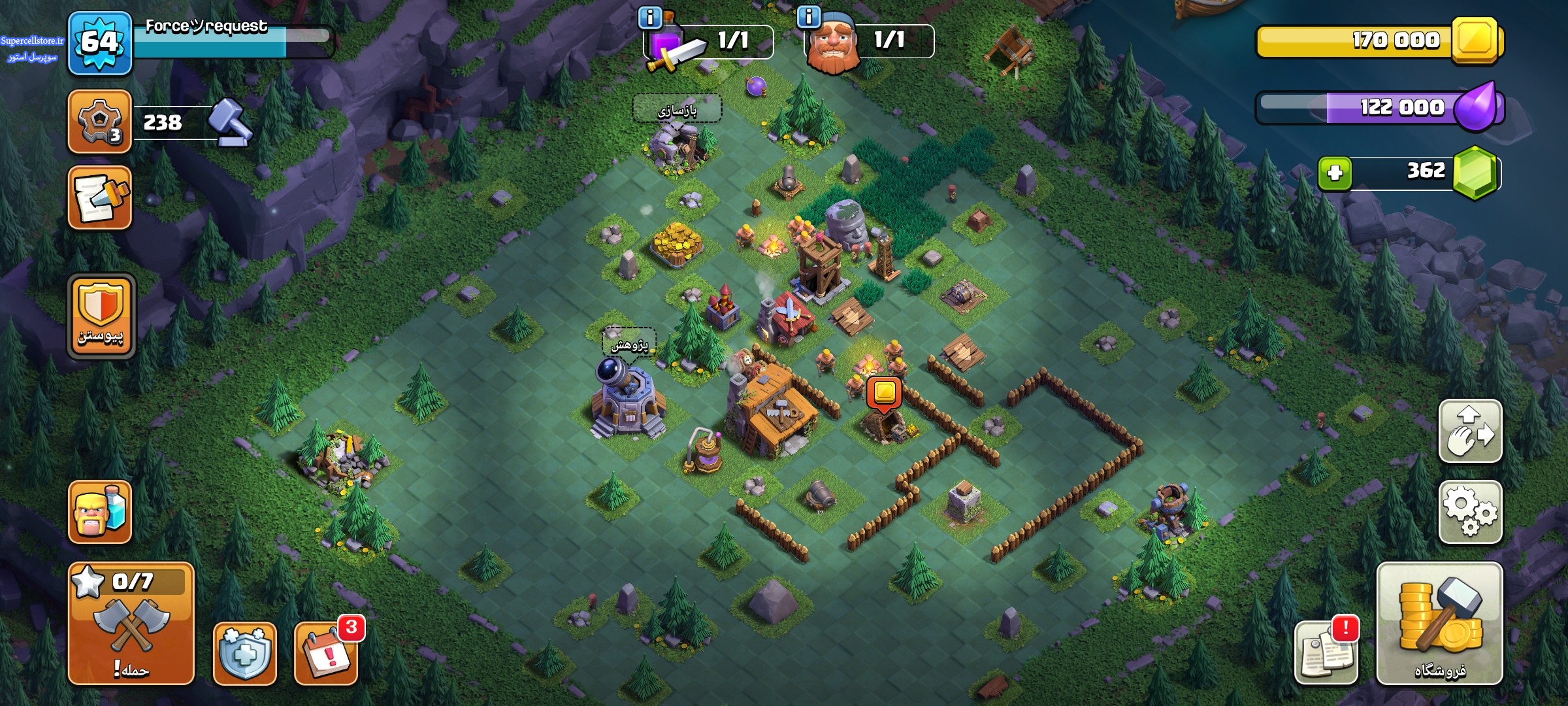This screenshot has width=1568, height=706.
Task: Open the events calendar with red badge
Action: point(325,653)
